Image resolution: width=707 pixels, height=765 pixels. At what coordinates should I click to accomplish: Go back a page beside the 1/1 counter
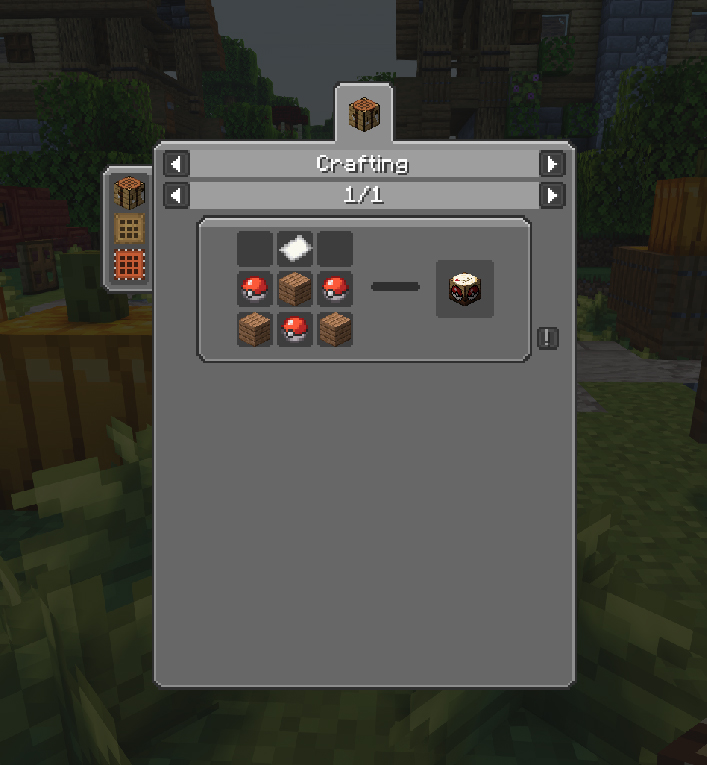[176, 195]
